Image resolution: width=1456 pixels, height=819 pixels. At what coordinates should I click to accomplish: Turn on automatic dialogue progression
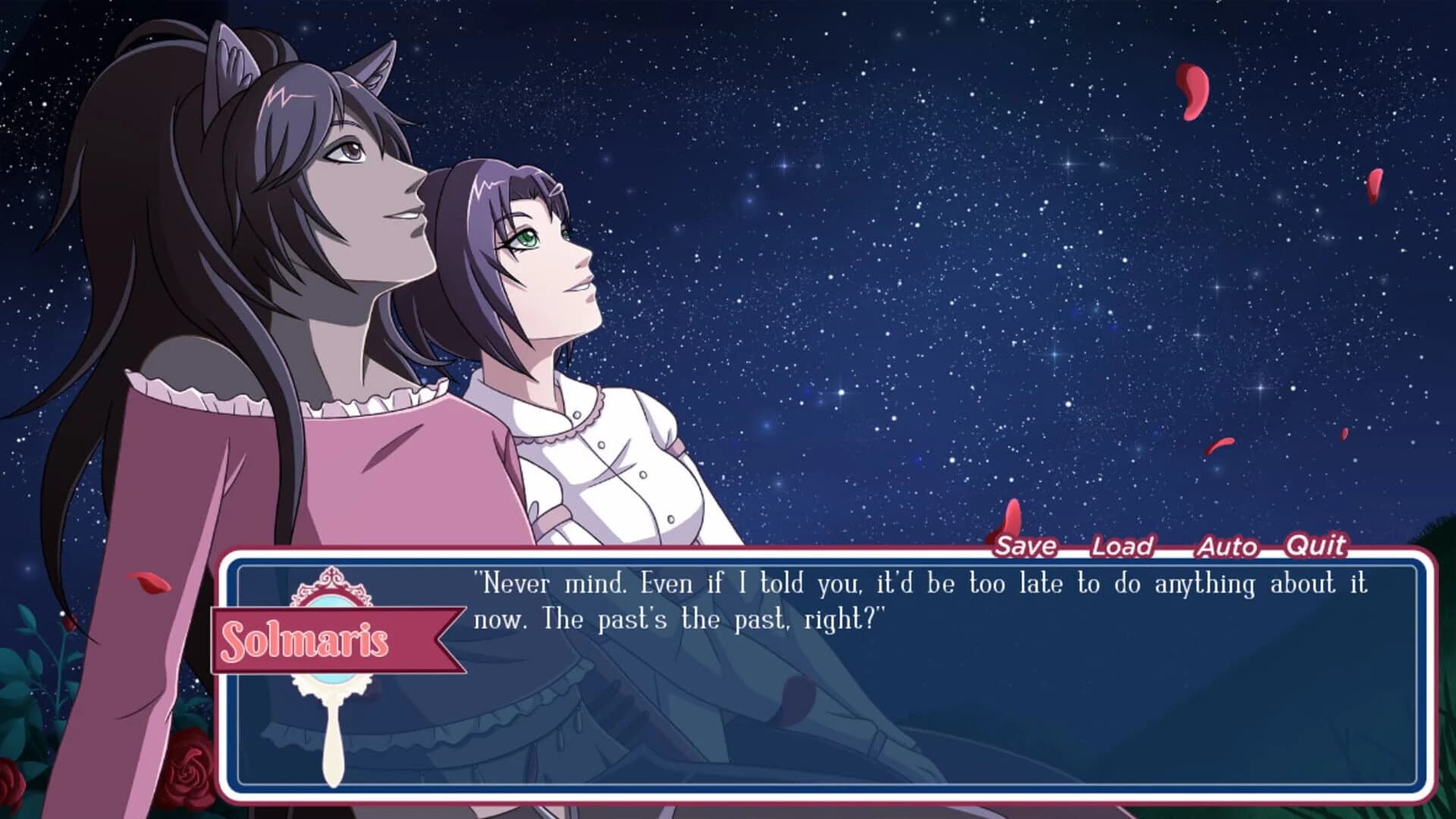1227,547
